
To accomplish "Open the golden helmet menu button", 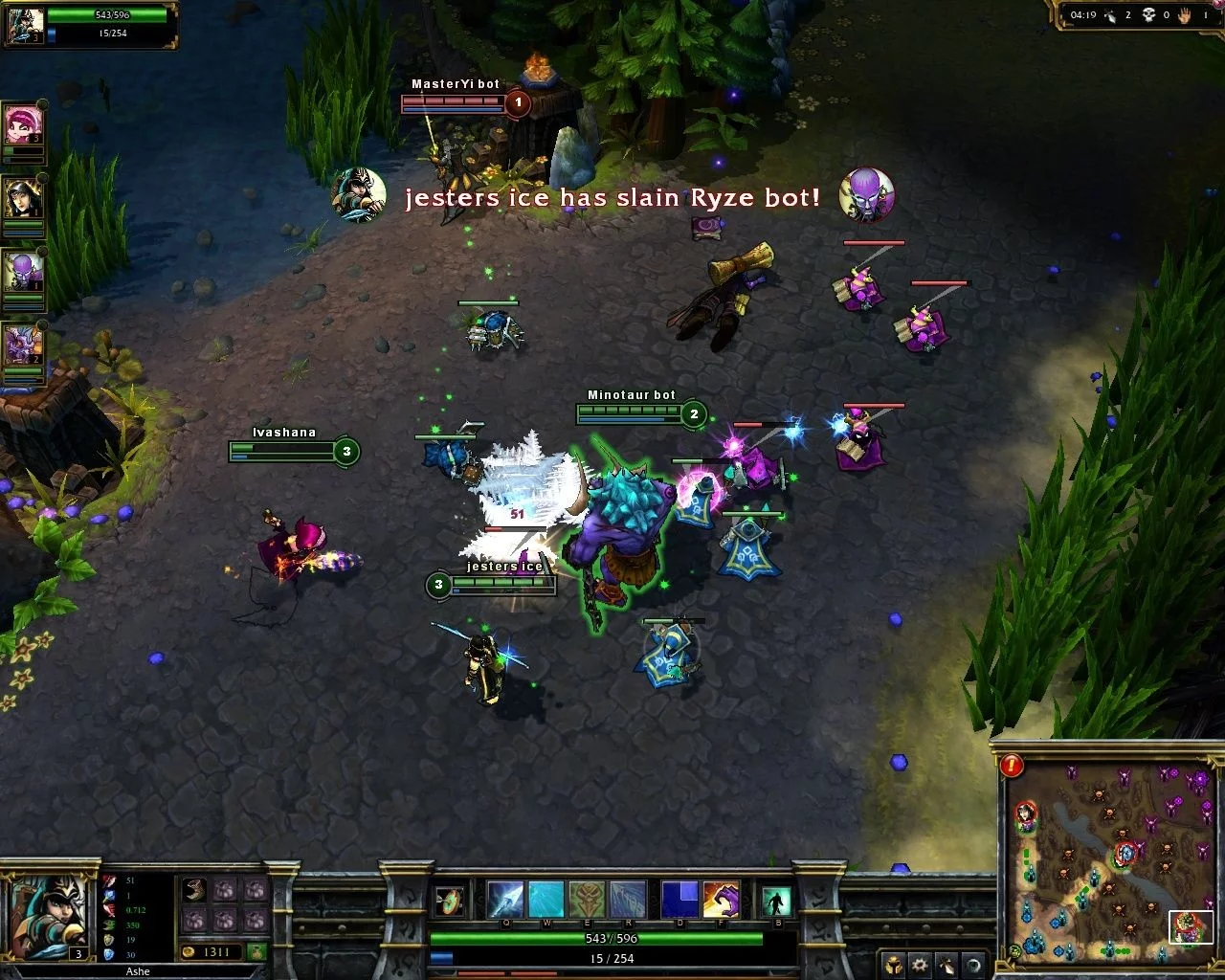I will pos(893,965).
